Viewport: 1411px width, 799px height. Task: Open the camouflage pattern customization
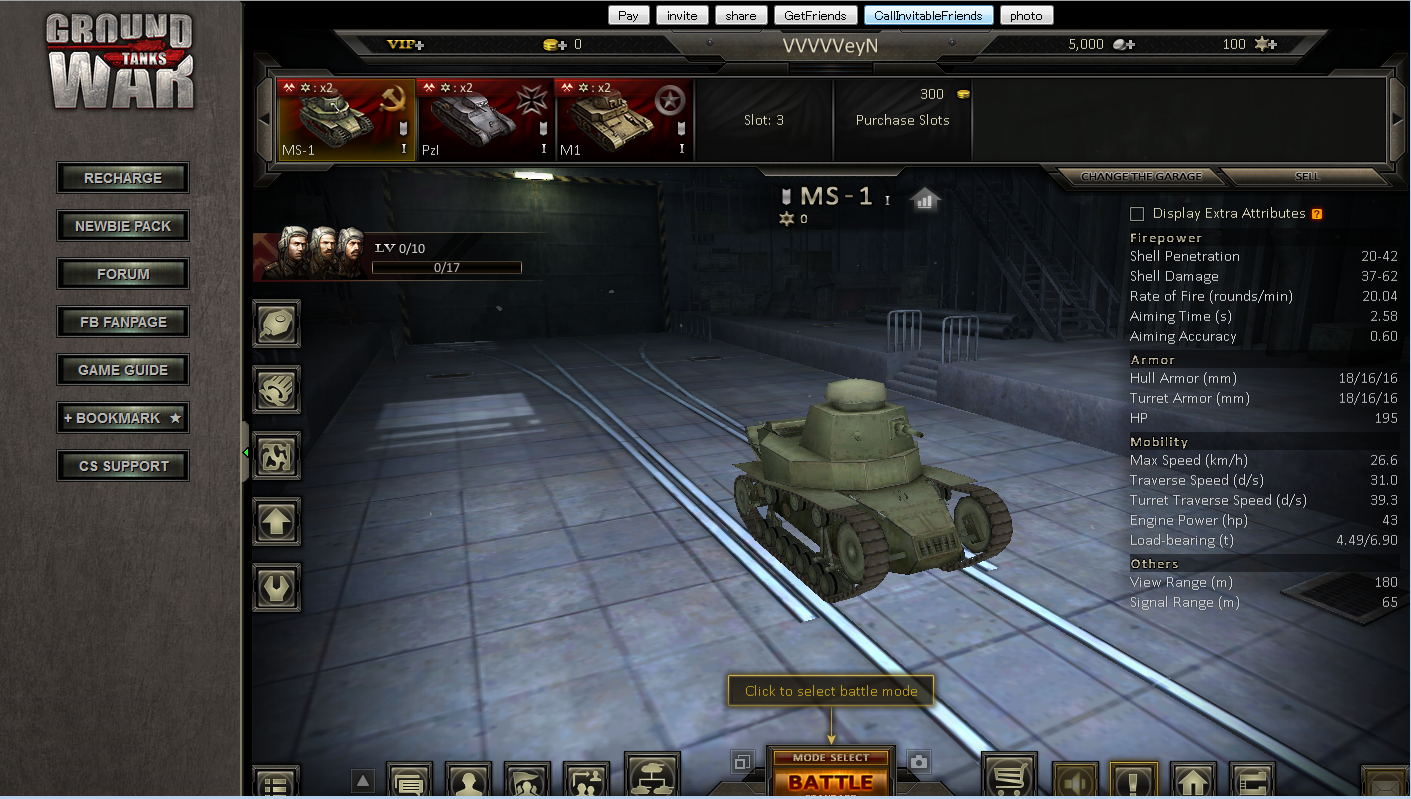coord(276,453)
